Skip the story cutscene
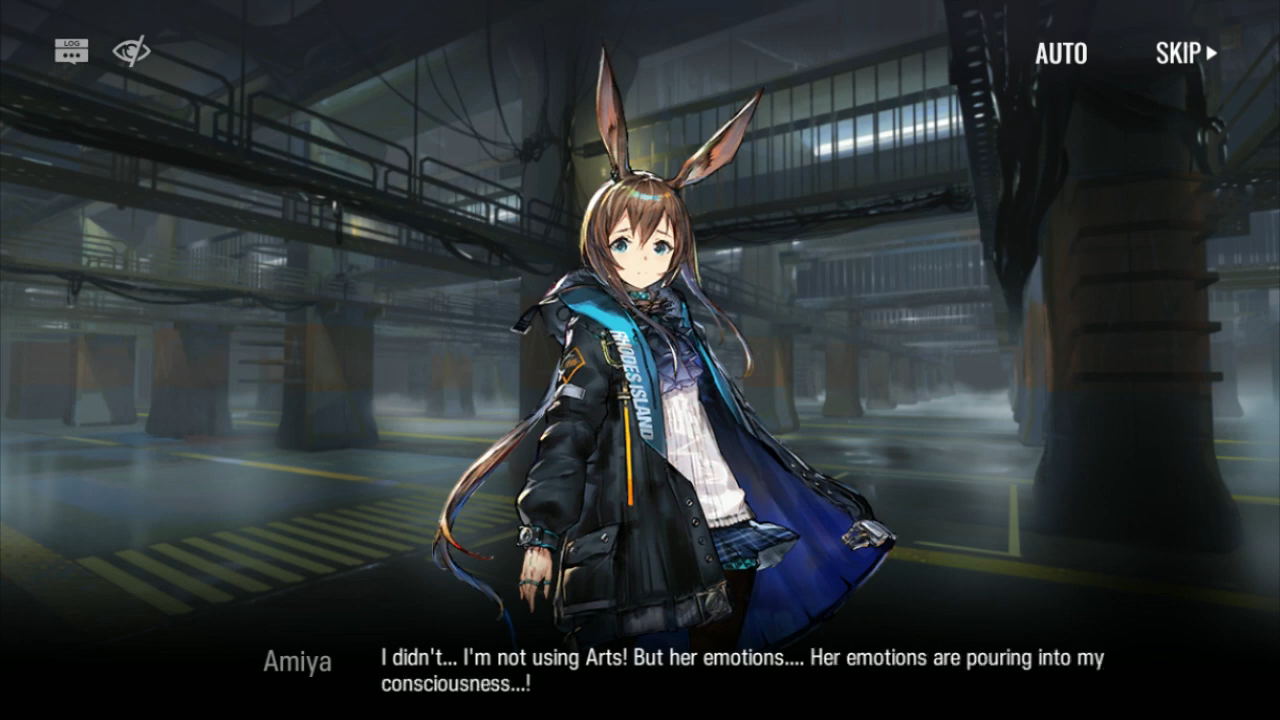This screenshot has width=1280, height=720. tap(1186, 54)
